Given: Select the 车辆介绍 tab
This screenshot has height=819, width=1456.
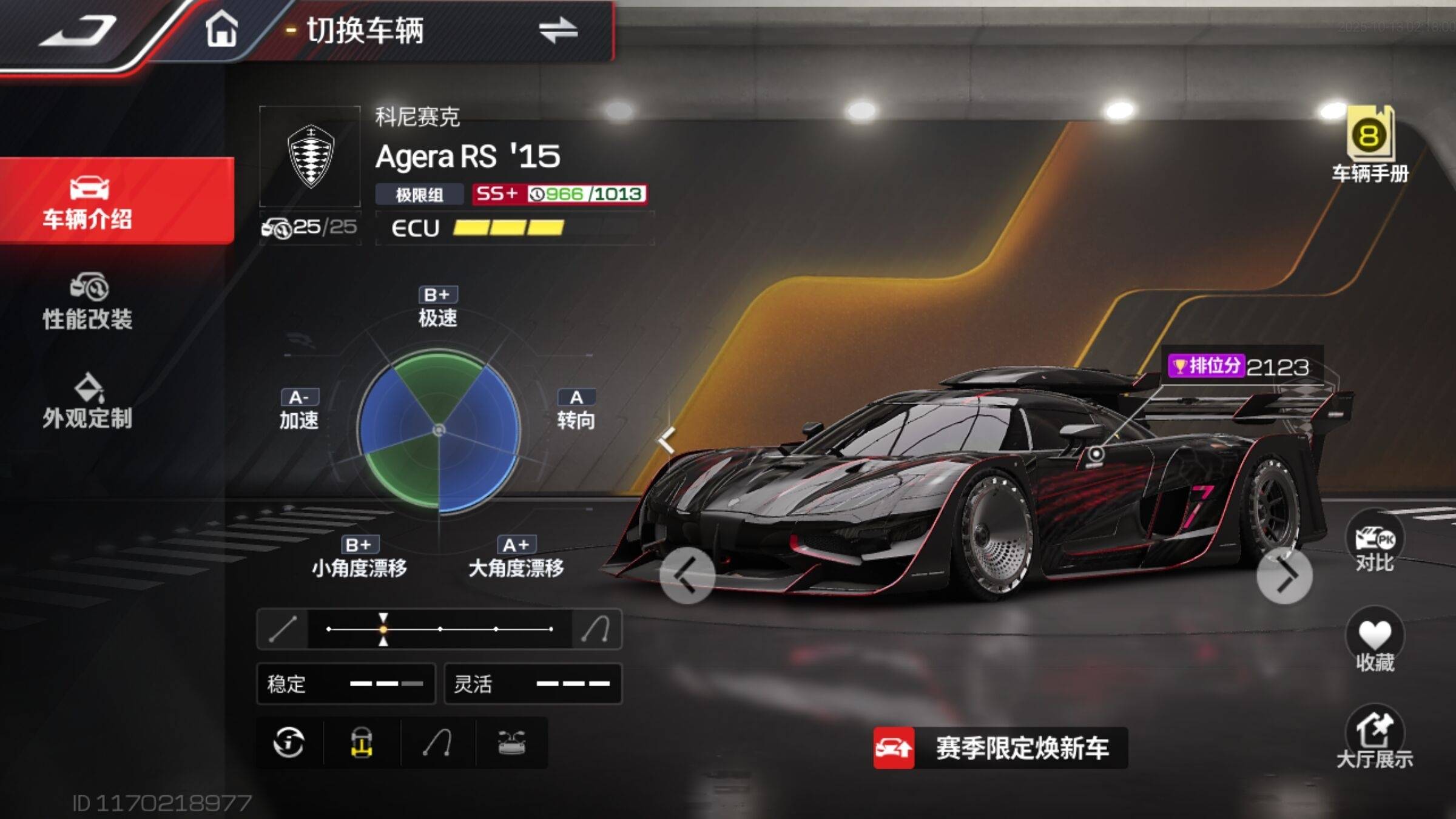Looking at the screenshot, I should [x=88, y=201].
